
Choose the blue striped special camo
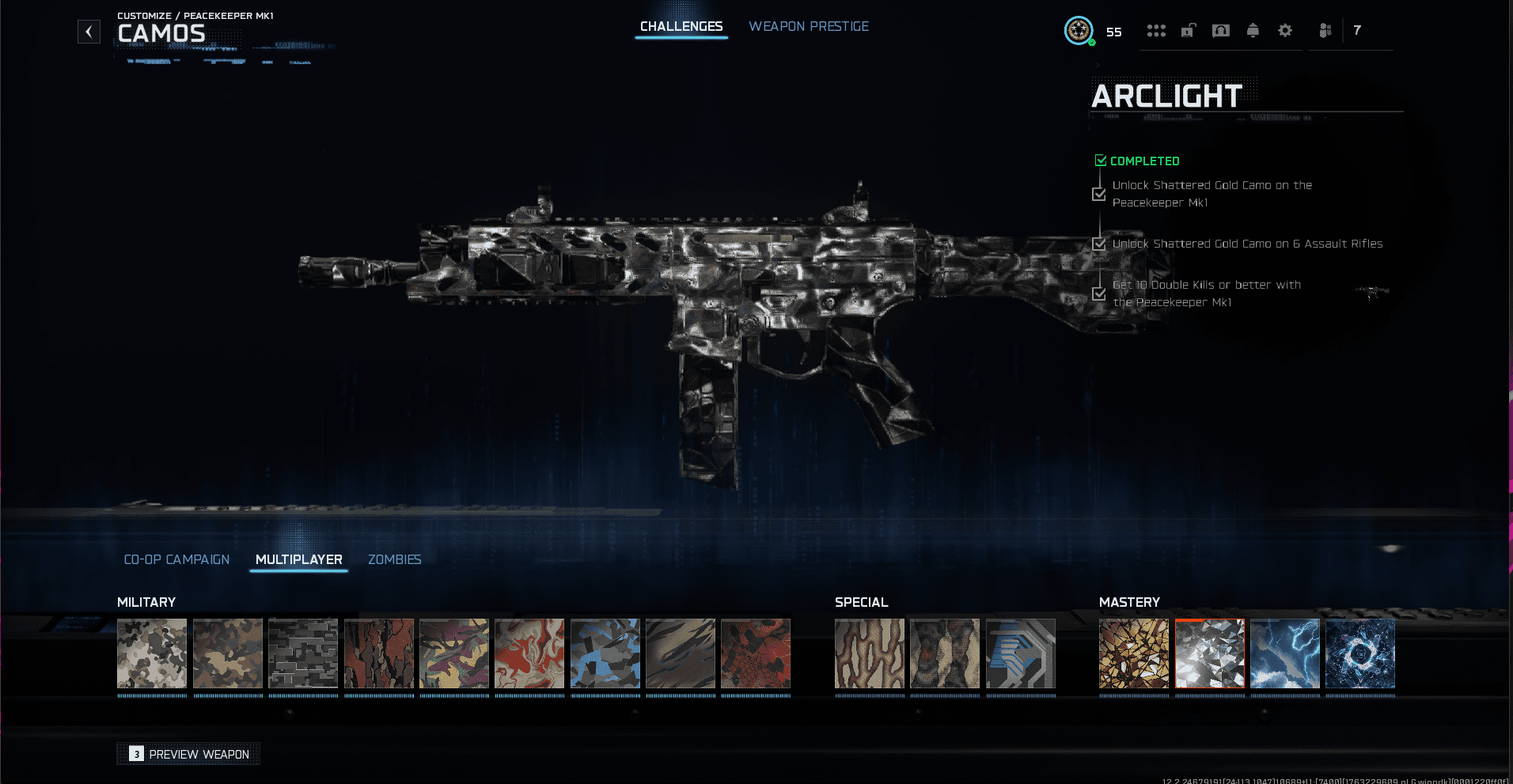[x=1020, y=653]
